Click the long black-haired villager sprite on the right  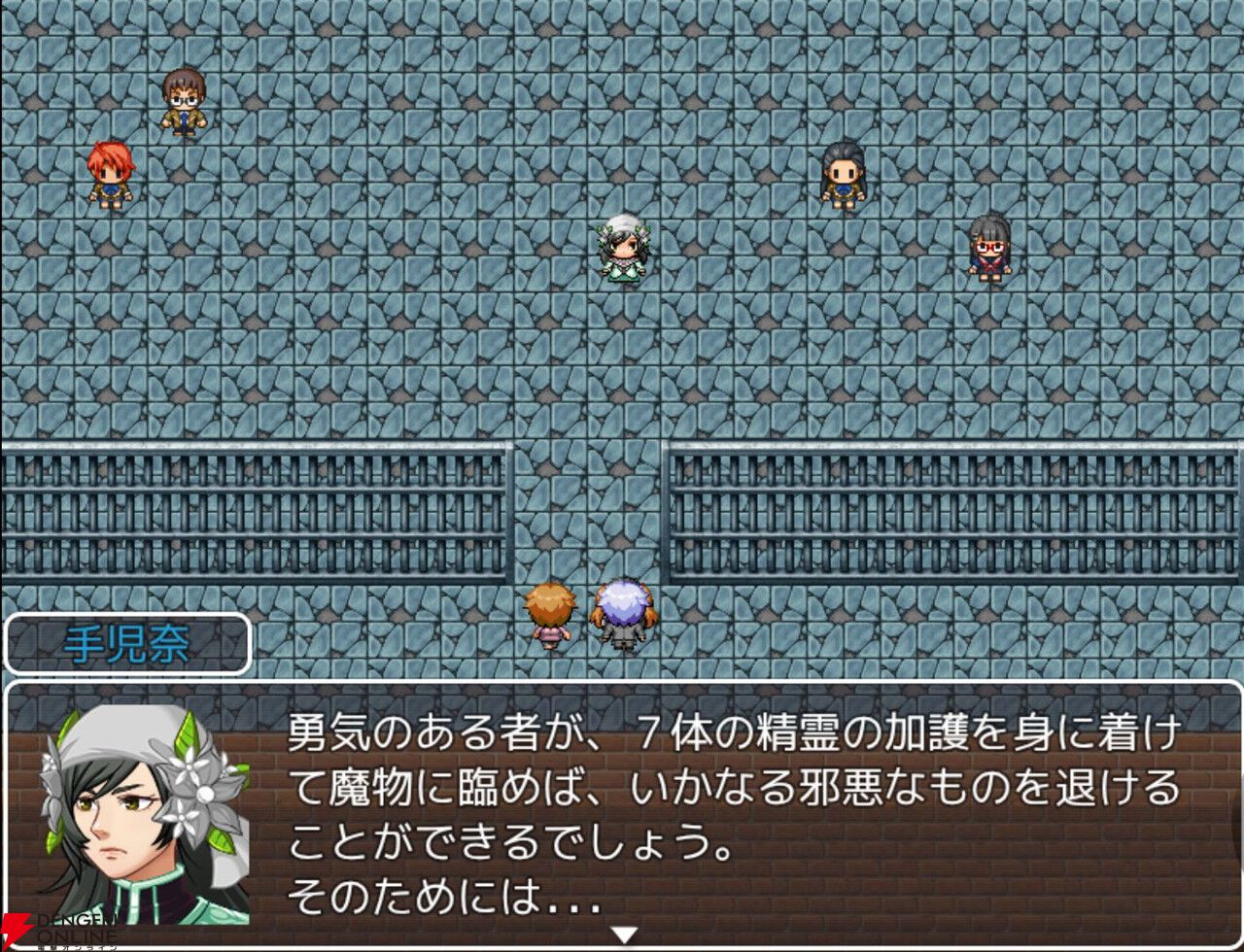pos(842,175)
